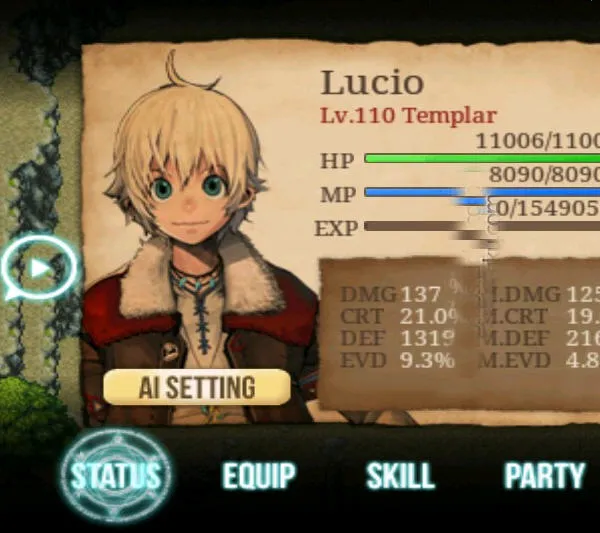Viewport: 600px width, 533px height.
Task: Click the speech bubble play icon
Action: 39,268
